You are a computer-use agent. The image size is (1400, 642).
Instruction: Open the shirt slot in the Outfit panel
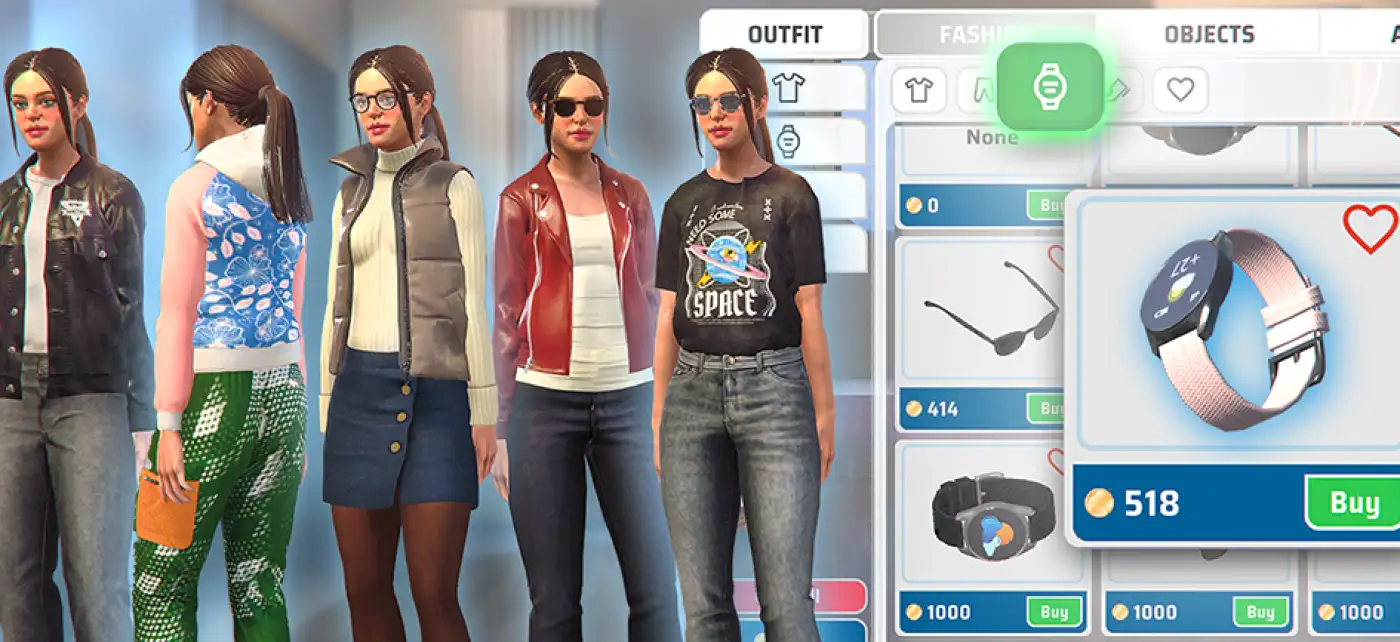(x=789, y=88)
